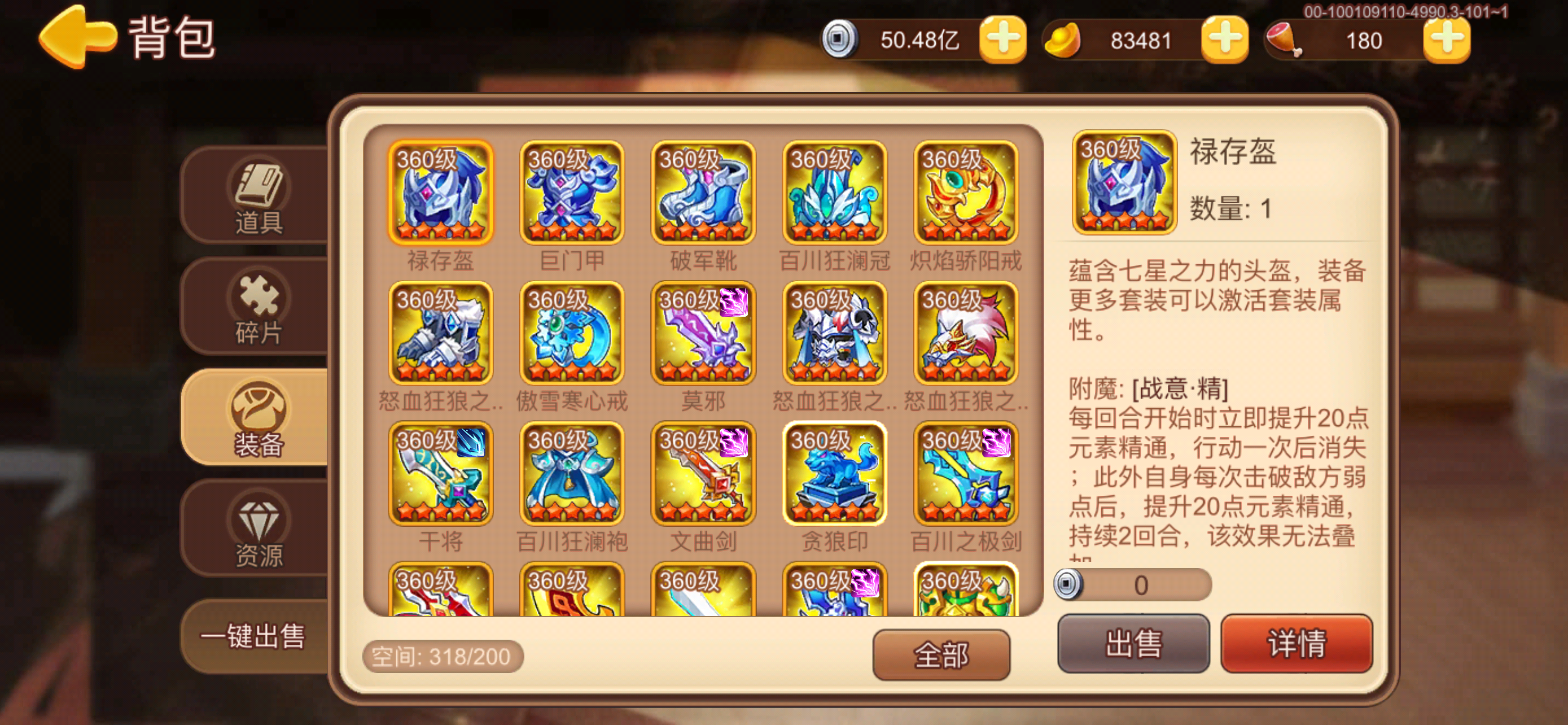Select the 百川之极剑 sword item
The image size is (1568, 725).
point(966,475)
